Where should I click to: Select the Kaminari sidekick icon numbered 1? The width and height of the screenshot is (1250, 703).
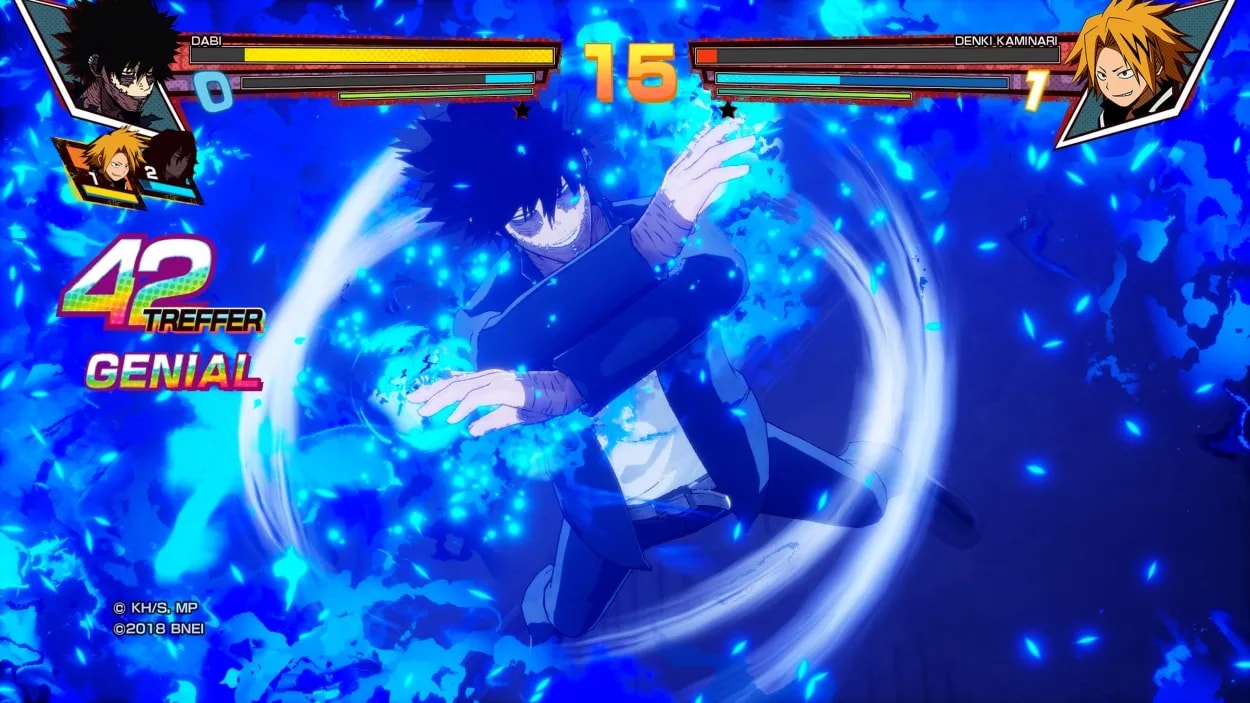[x=107, y=163]
